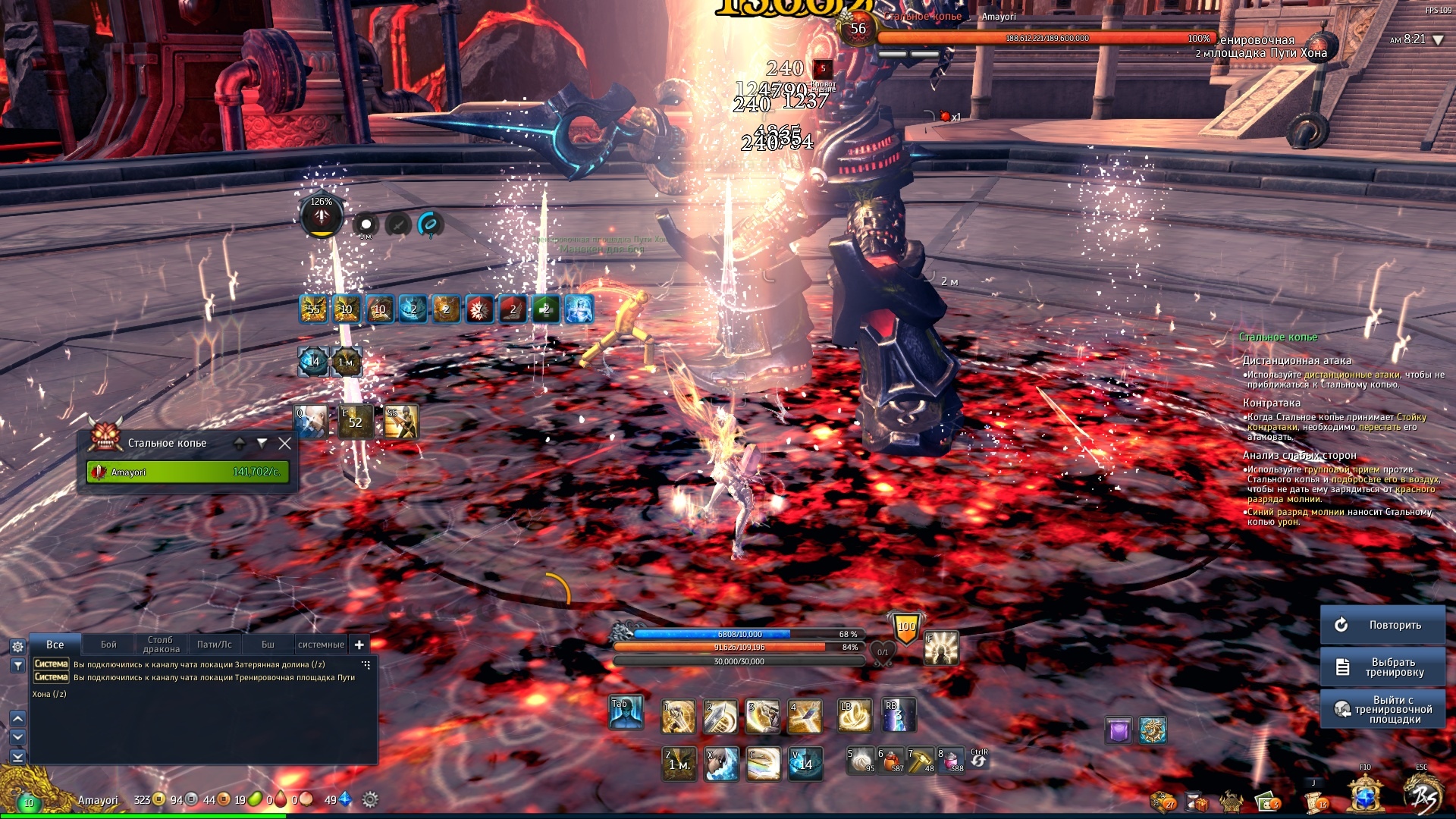This screenshot has height=819, width=1456.
Task: Use the golden repair hammer in slot 7
Action: 920,761
